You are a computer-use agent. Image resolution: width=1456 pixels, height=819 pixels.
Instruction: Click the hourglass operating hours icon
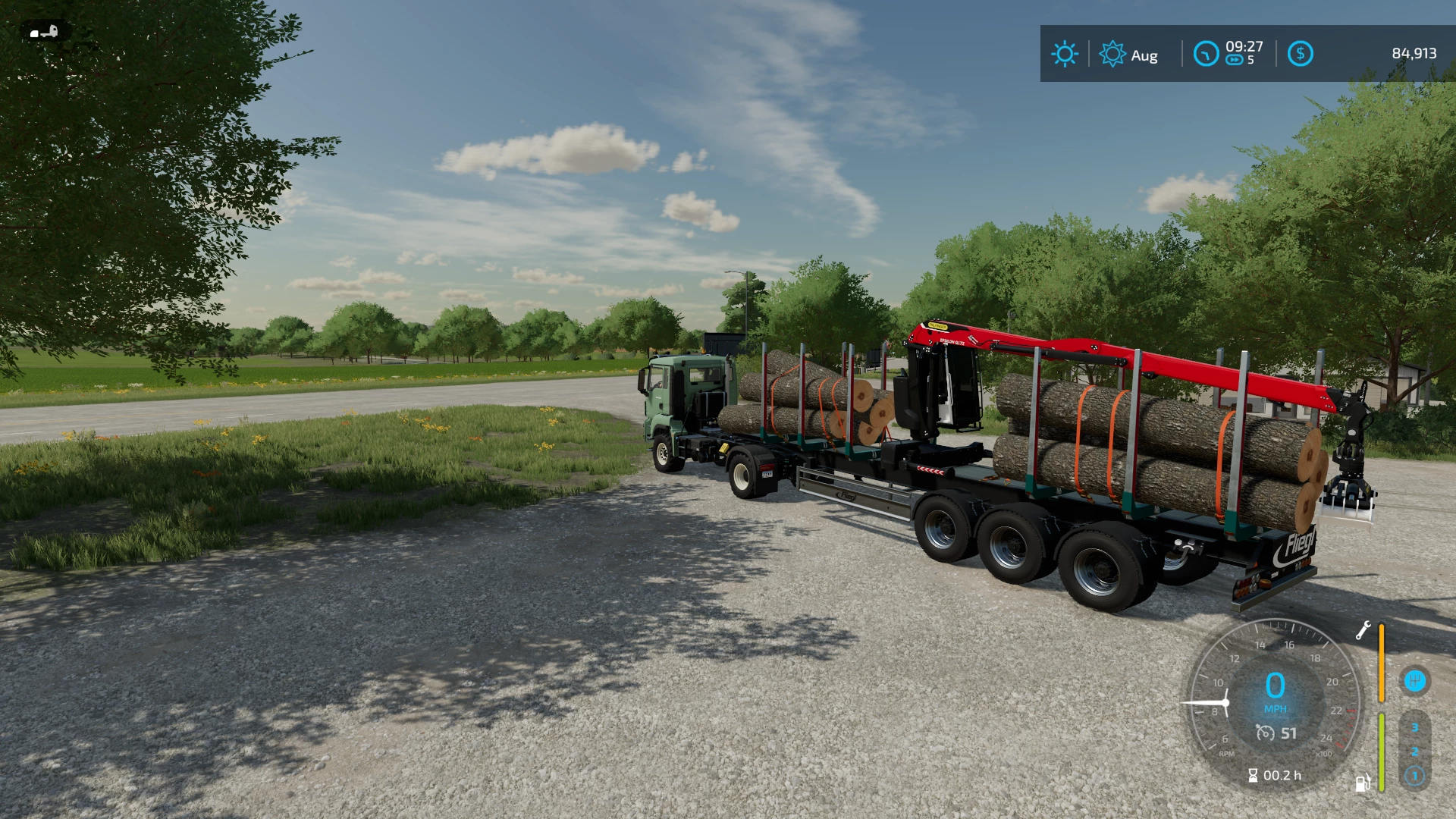1253,775
